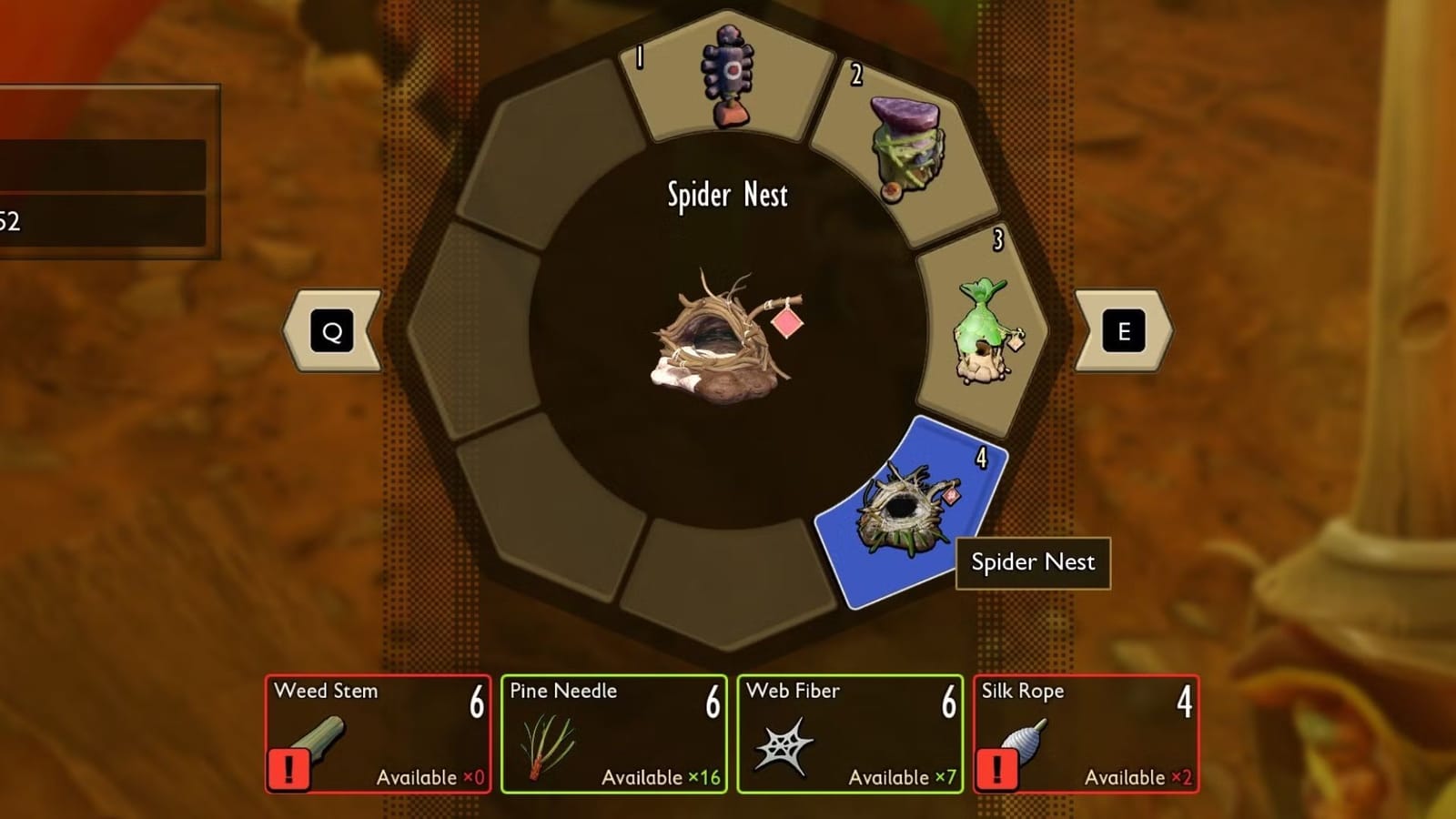This screenshot has width=1456, height=819.
Task: Select the Weed Stem requirement card
Action: click(x=378, y=733)
